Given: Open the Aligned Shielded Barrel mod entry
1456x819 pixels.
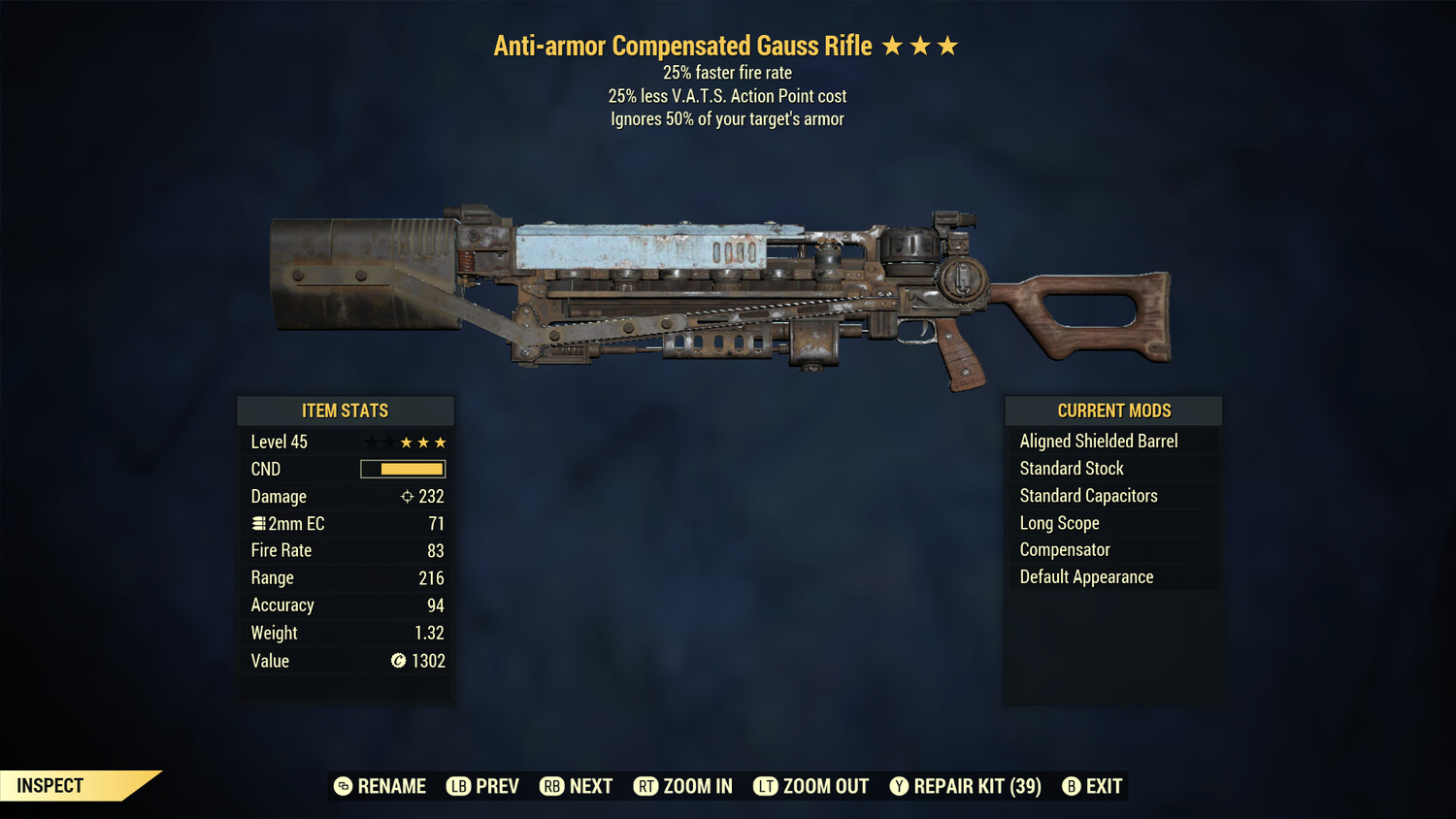Looking at the screenshot, I should tap(1099, 441).
